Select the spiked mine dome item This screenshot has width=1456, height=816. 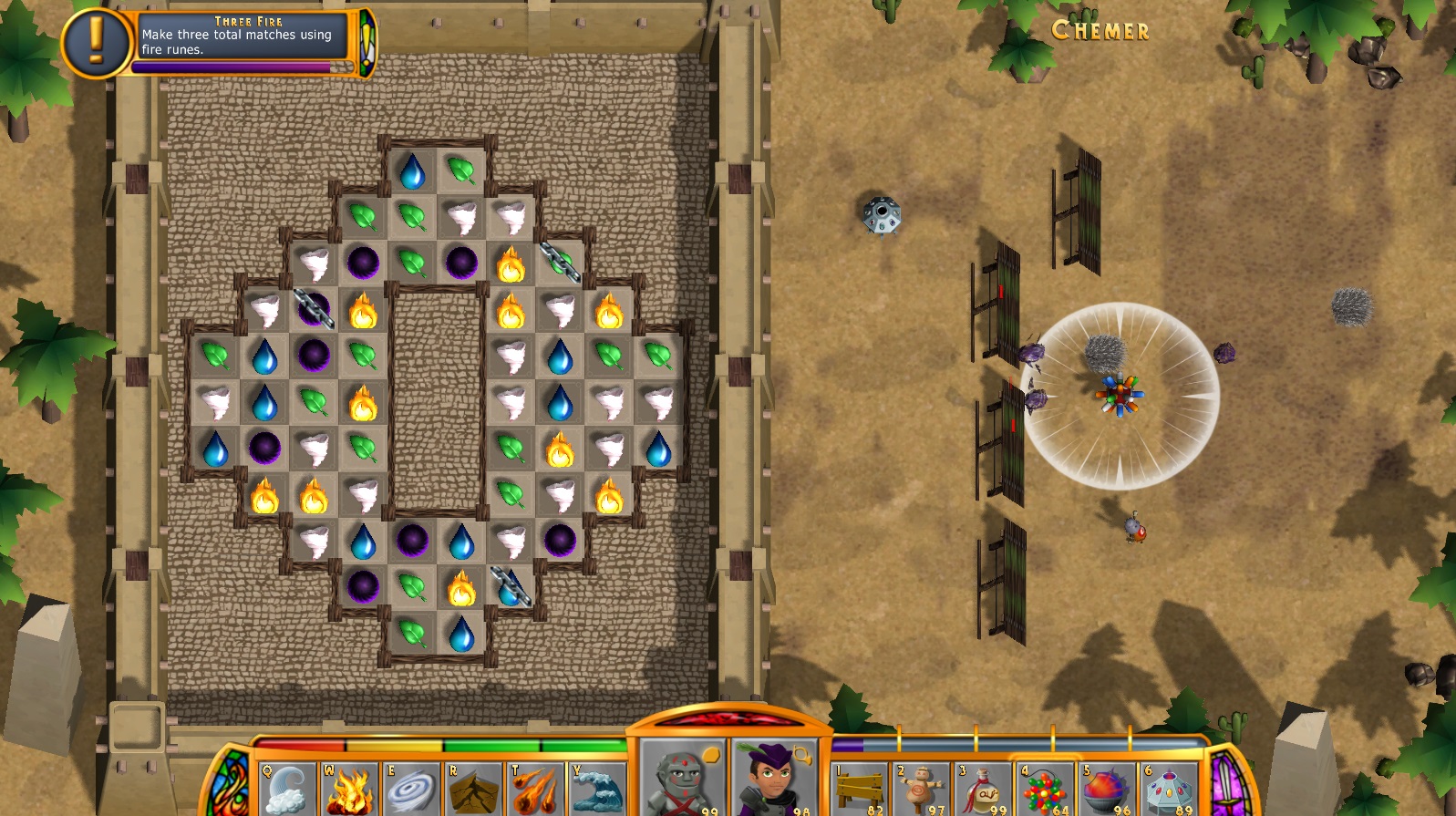(x=1170, y=790)
